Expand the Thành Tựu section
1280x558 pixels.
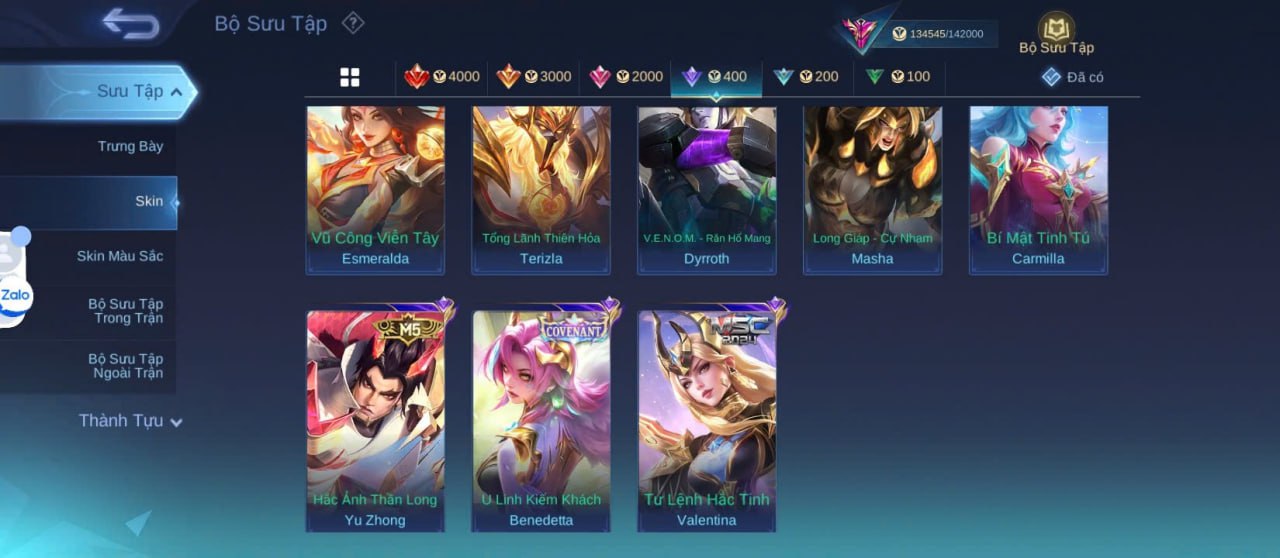(x=130, y=421)
